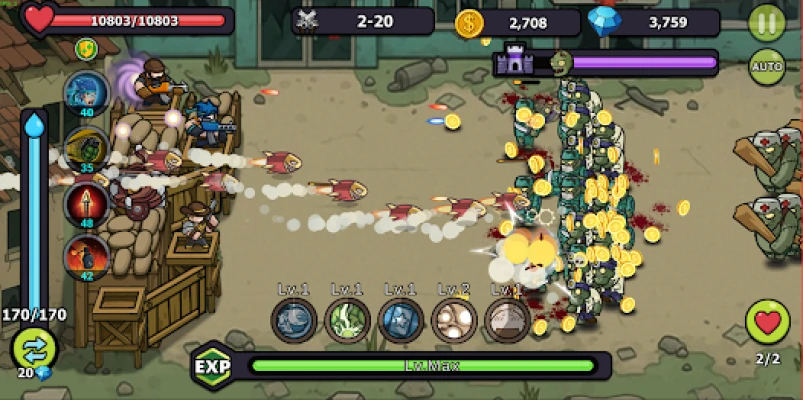The height and width of the screenshot is (400, 803).
Task: Pause the game with the green button
Action: coord(767,23)
